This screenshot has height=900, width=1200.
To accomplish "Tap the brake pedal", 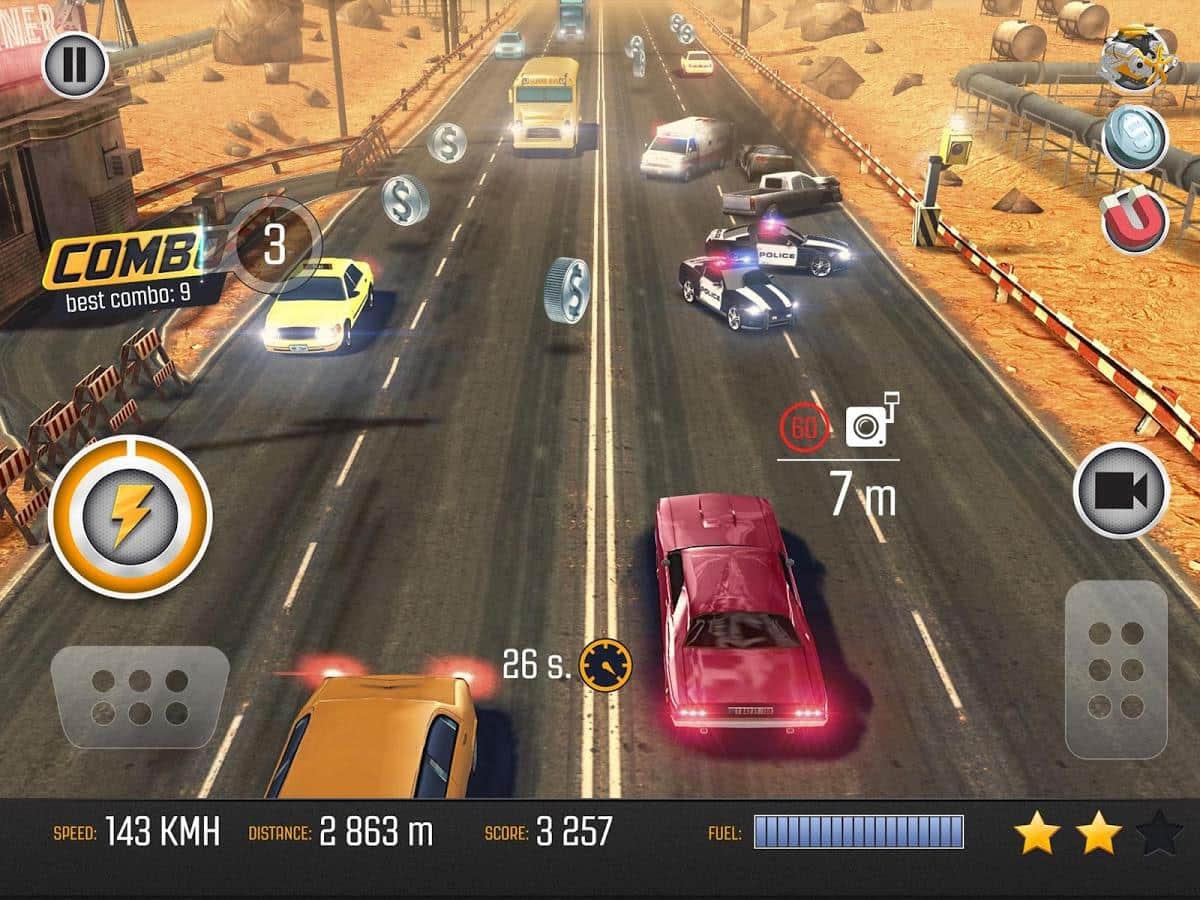I will (140, 697).
